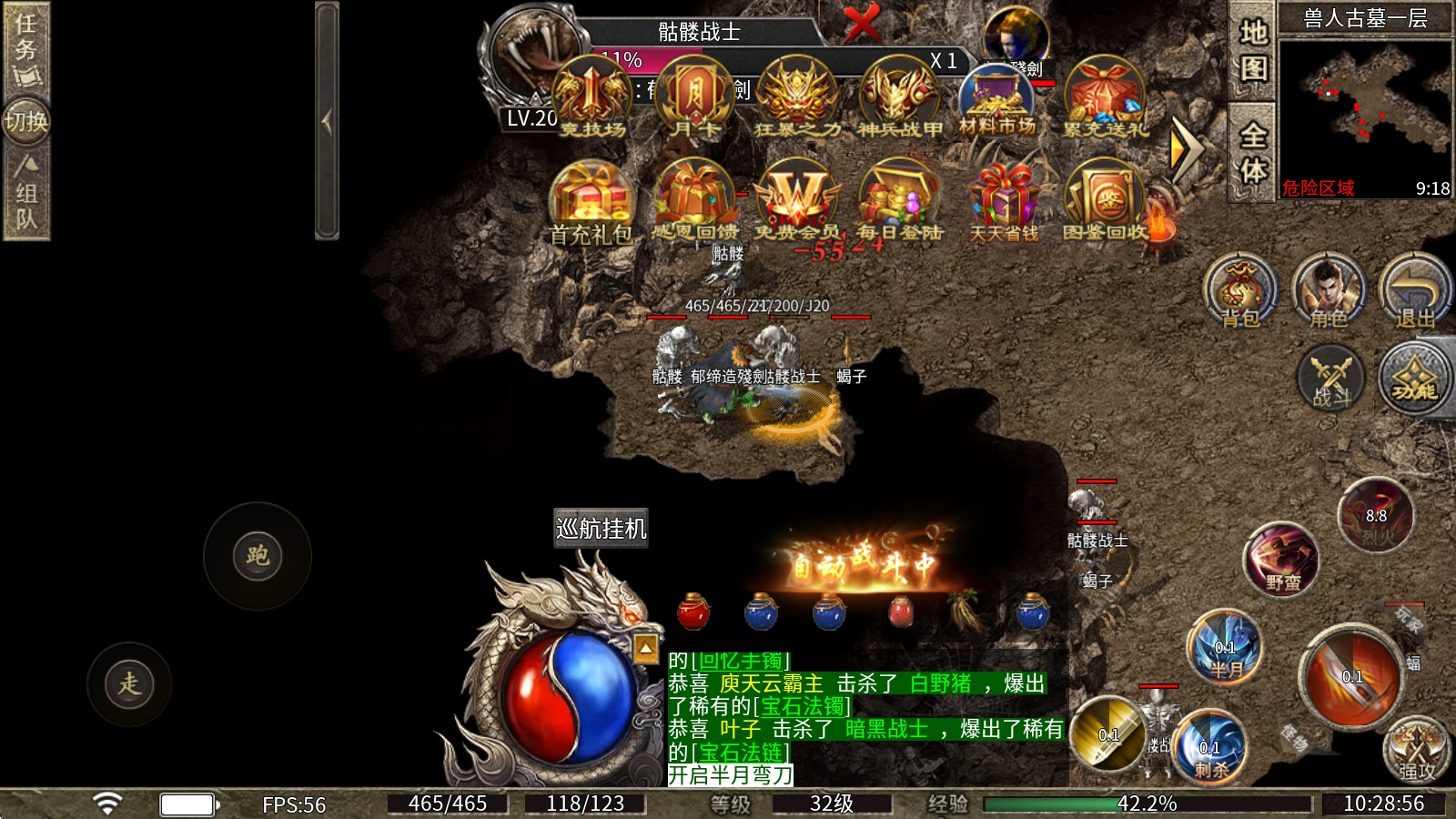Use the red health potion slot
Viewport: 1456px width, 819px height.
693,612
